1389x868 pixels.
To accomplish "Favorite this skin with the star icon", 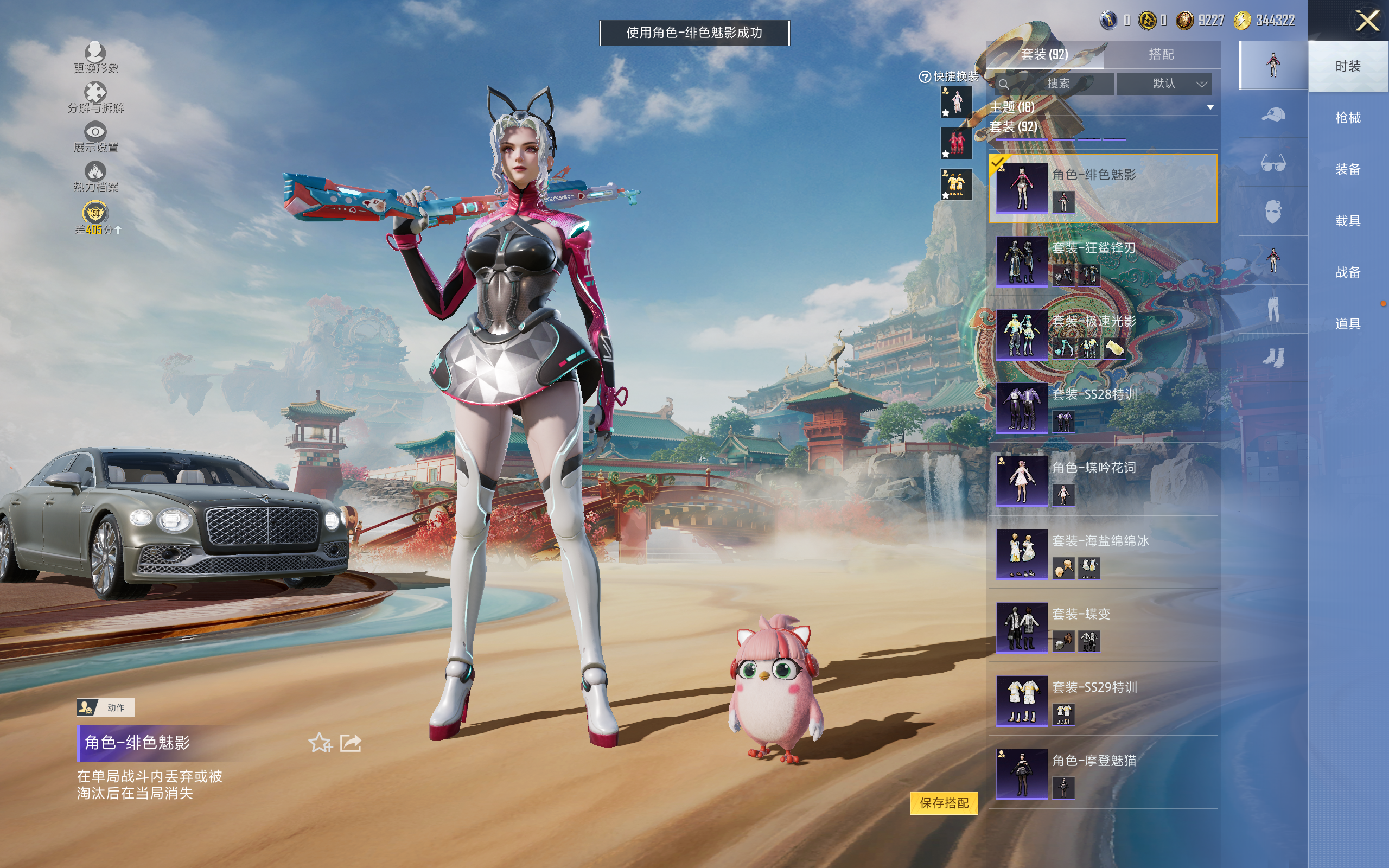I will tap(320, 743).
